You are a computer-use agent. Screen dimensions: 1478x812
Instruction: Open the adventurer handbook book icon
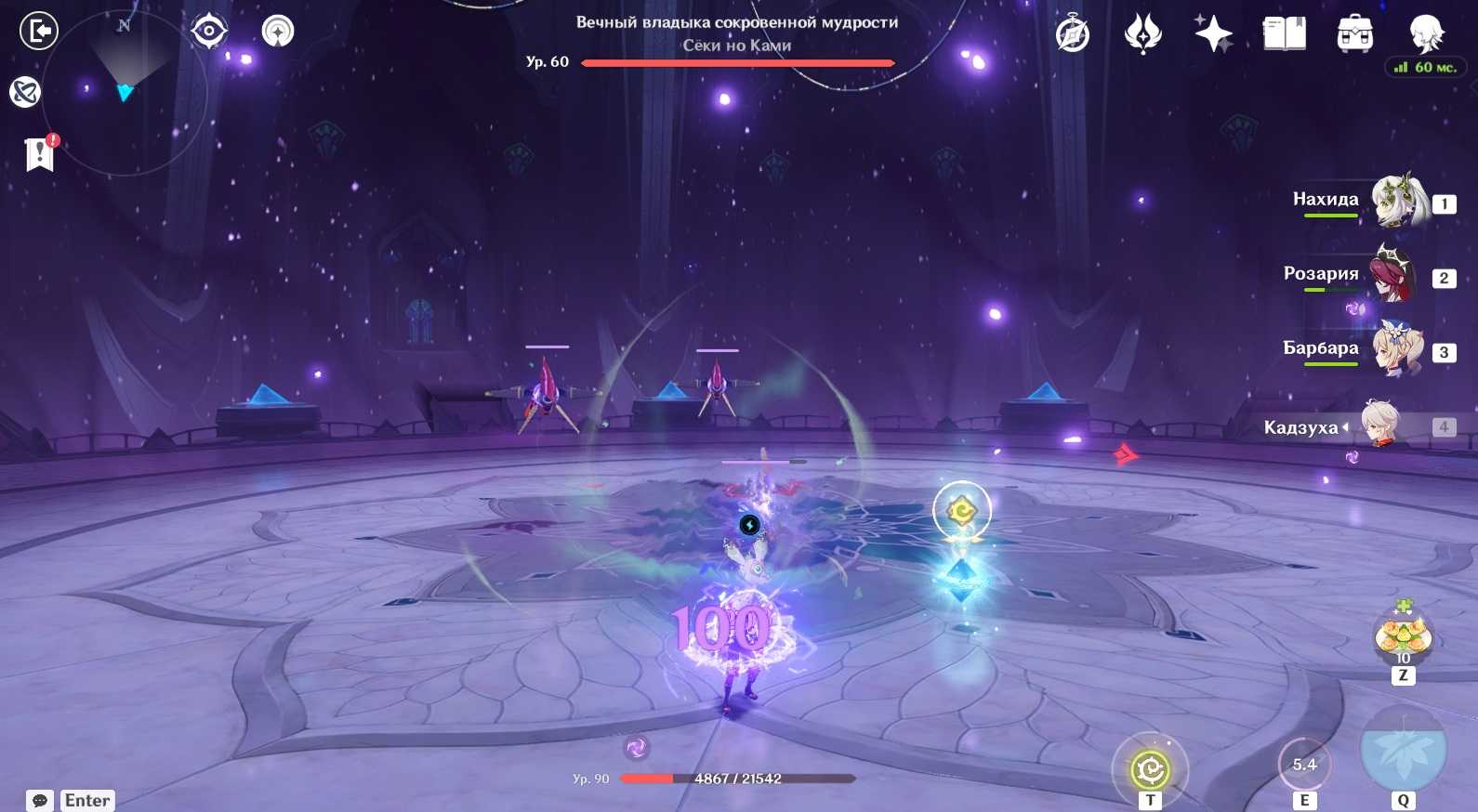click(1284, 34)
